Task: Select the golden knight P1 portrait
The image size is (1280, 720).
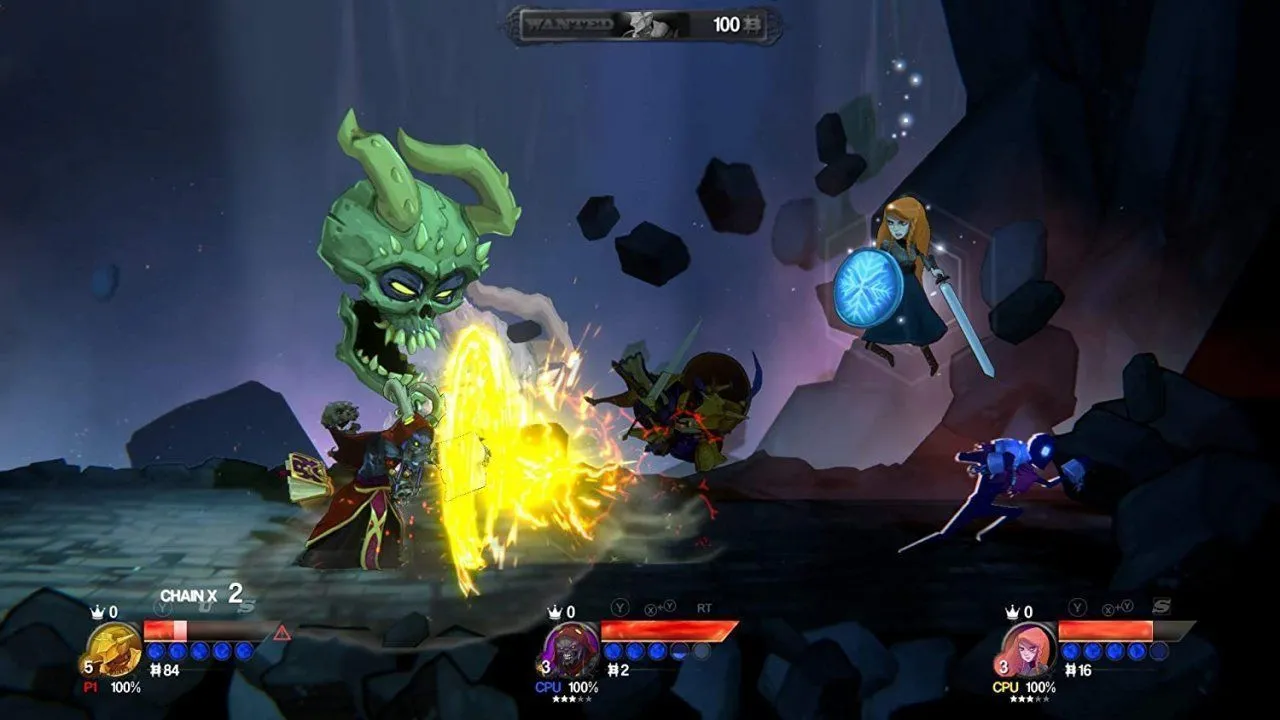Action: [x=114, y=648]
